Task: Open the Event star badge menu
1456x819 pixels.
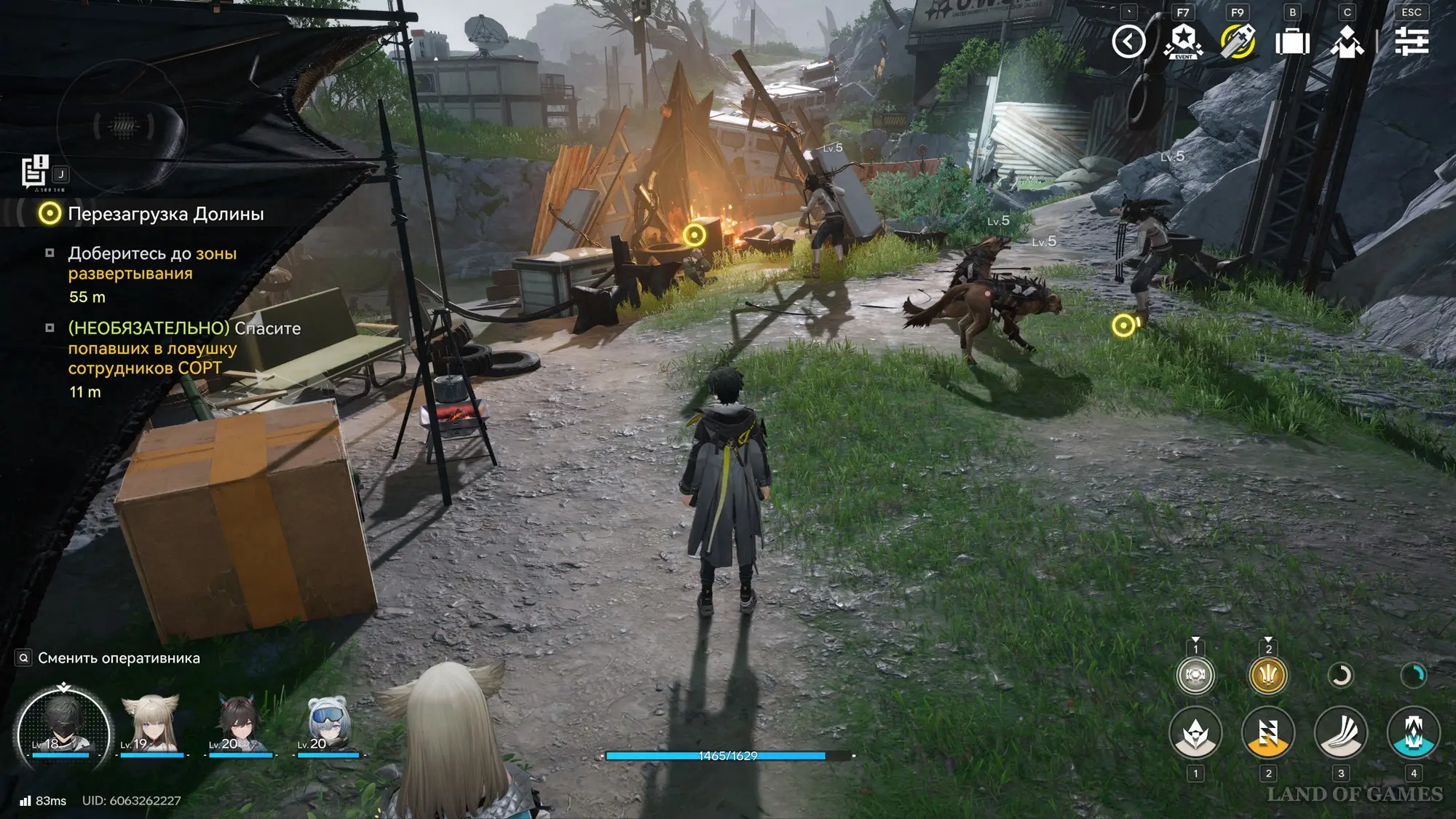Action: pyautogui.click(x=1183, y=41)
